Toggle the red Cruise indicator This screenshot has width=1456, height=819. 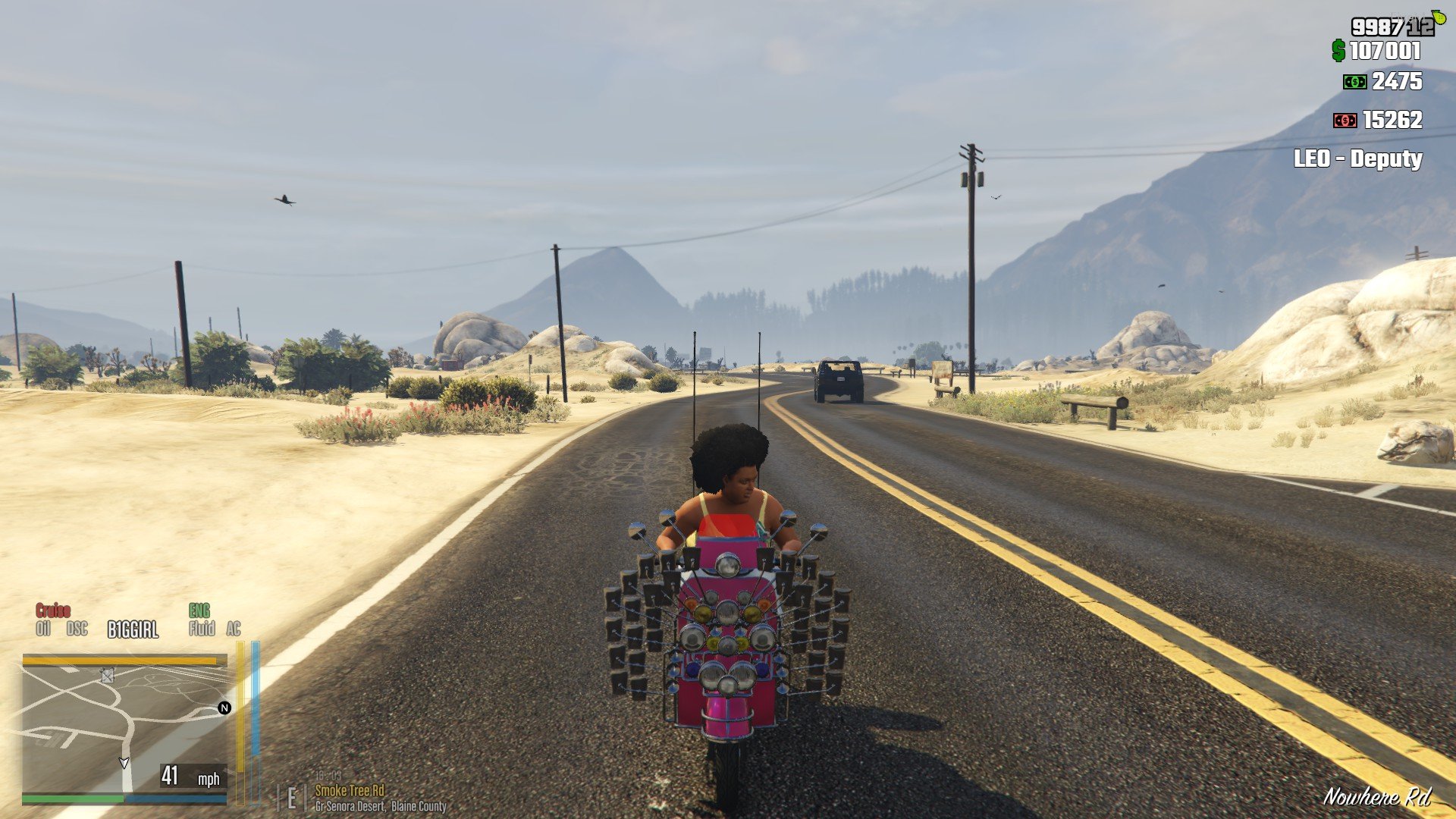click(x=53, y=610)
